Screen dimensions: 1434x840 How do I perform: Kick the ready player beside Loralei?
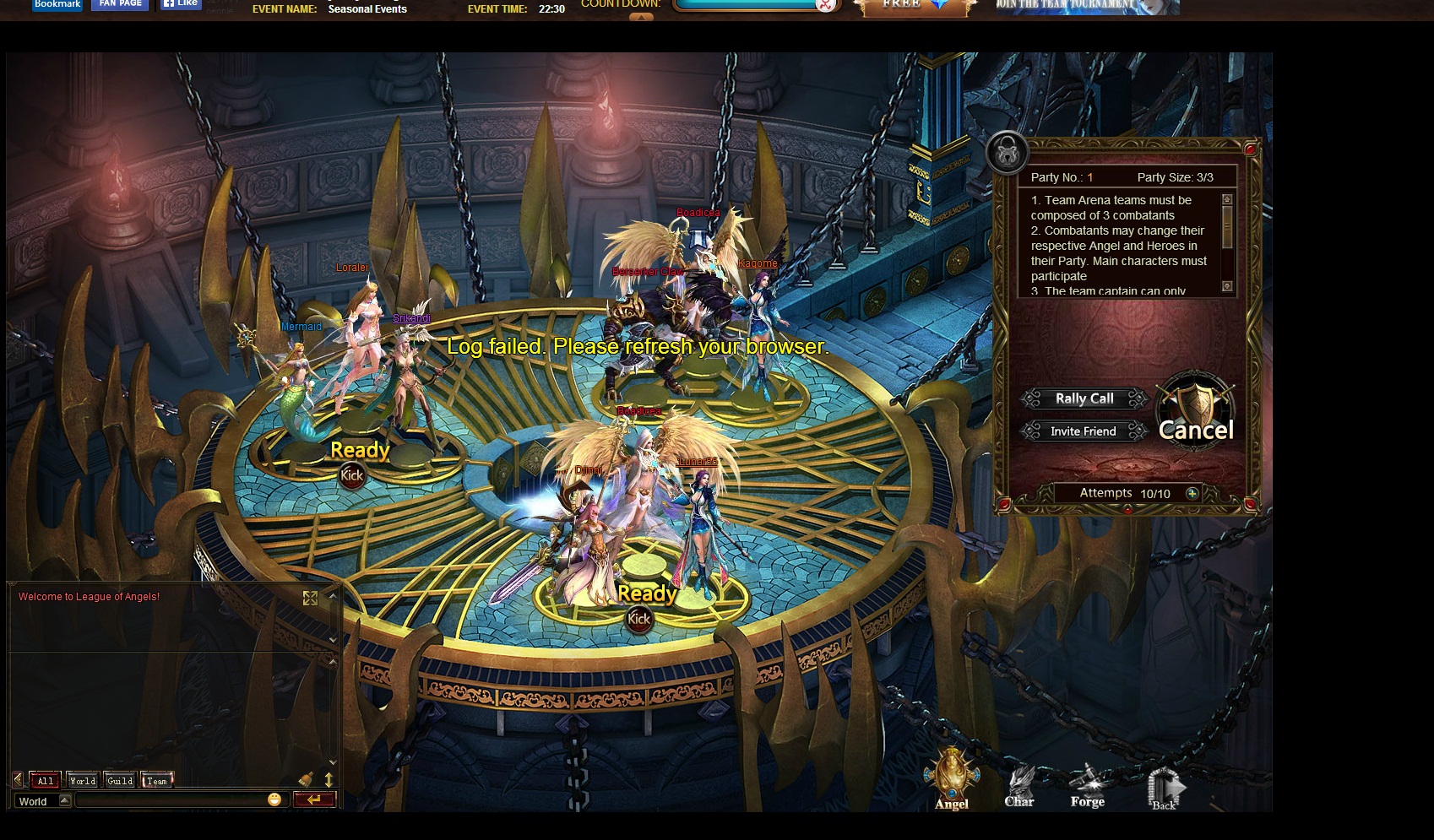tap(351, 475)
